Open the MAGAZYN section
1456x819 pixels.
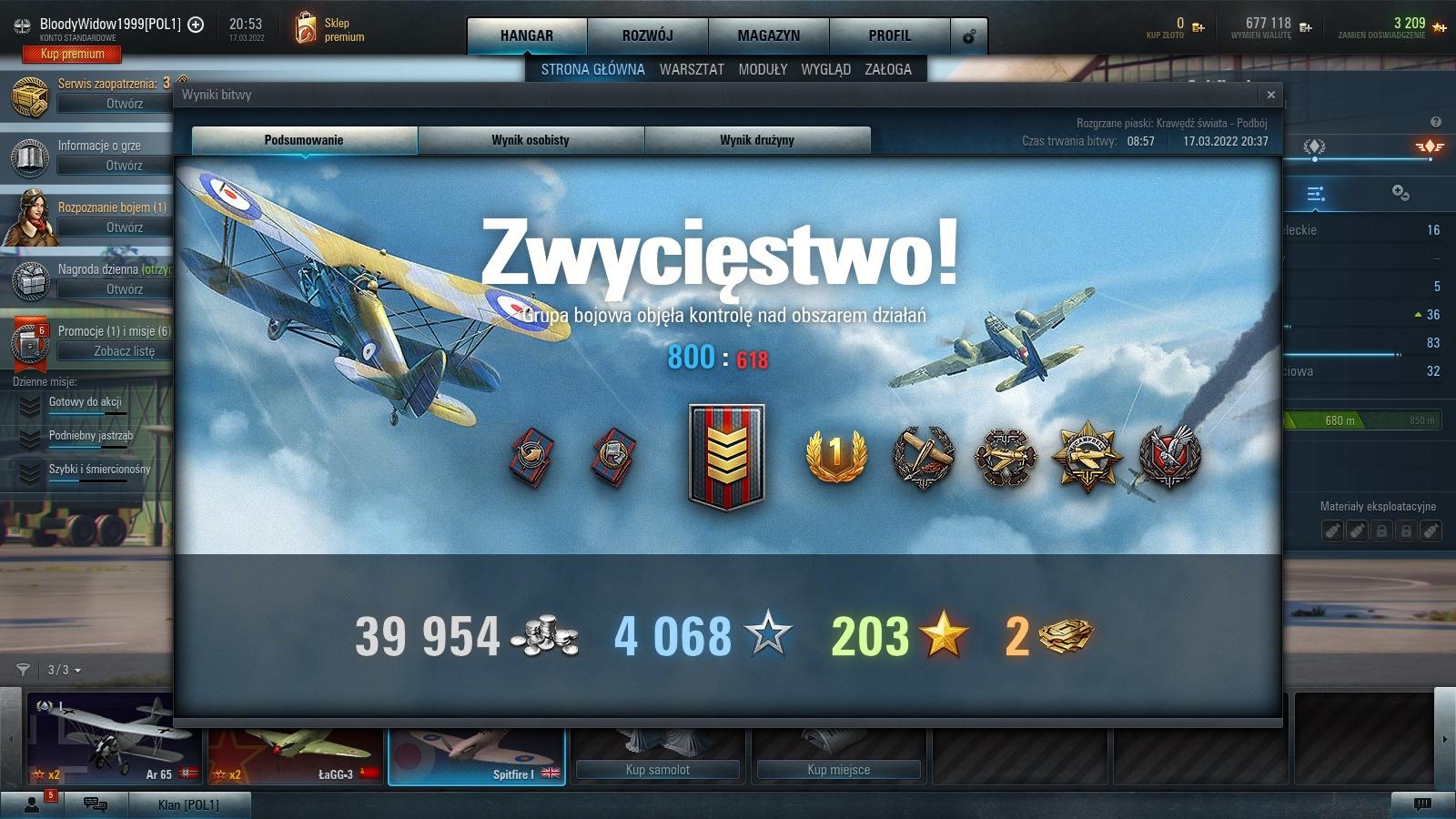(x=769, y=35)
